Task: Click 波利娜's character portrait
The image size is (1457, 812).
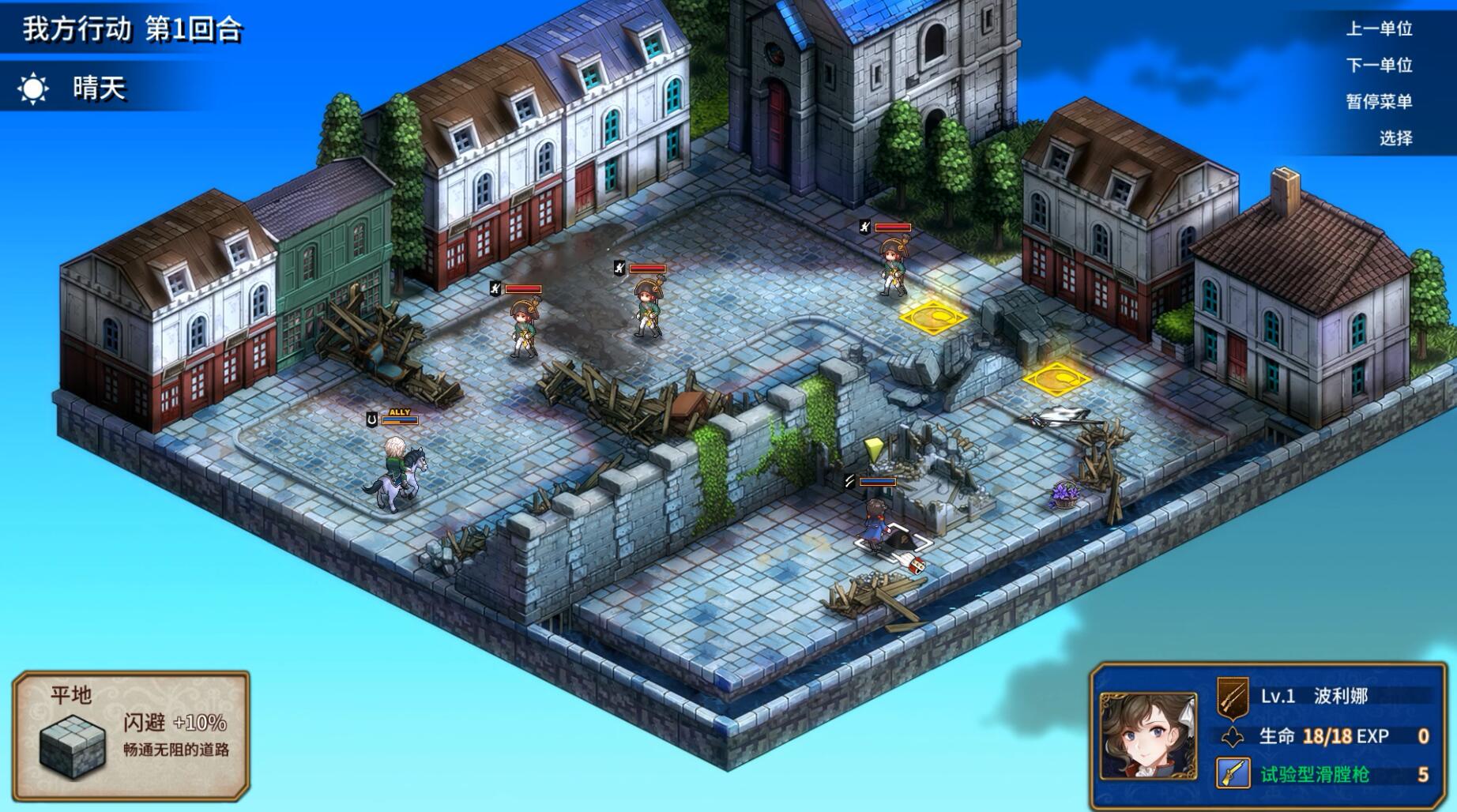Action: (1147, 736)
